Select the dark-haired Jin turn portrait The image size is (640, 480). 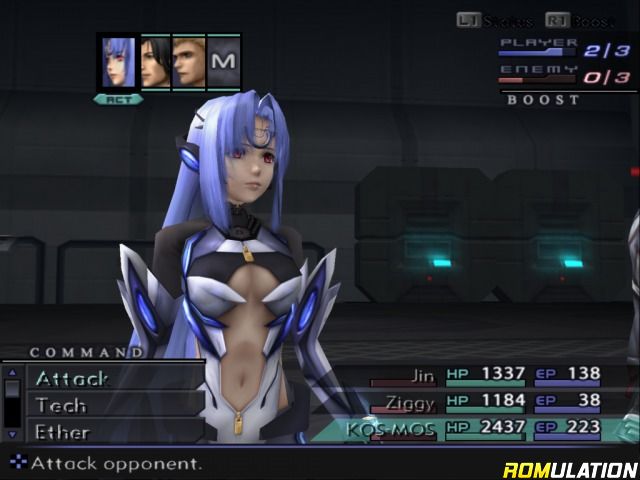click(155, 62)
